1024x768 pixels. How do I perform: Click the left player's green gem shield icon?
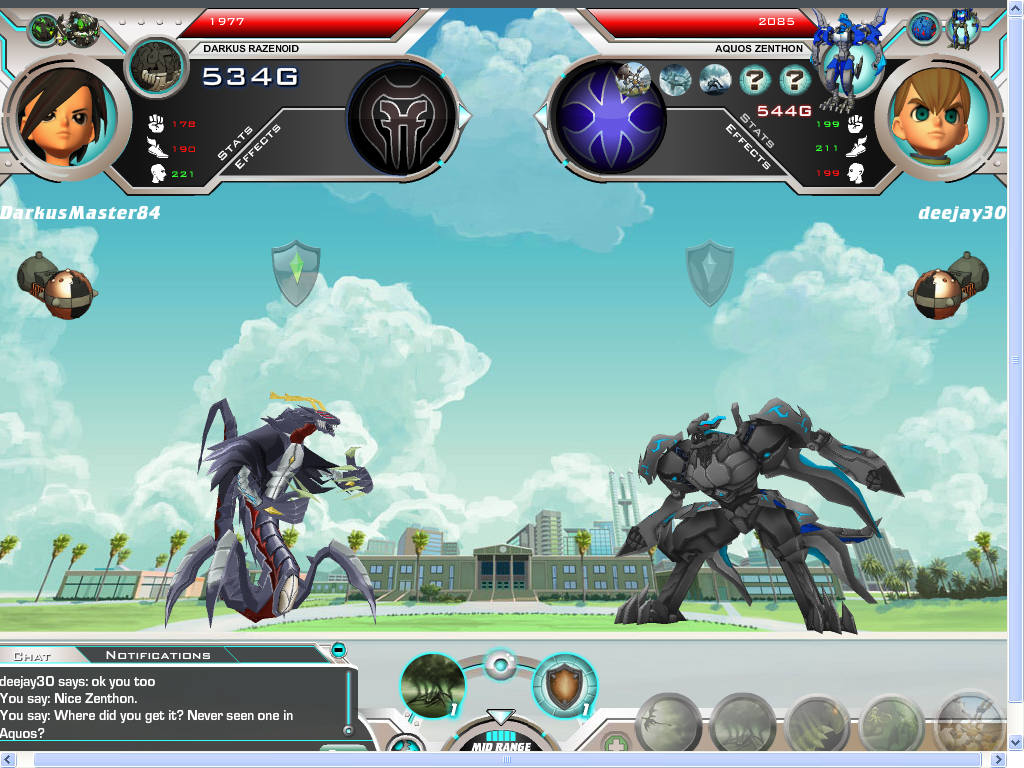[x=296, y=272]
